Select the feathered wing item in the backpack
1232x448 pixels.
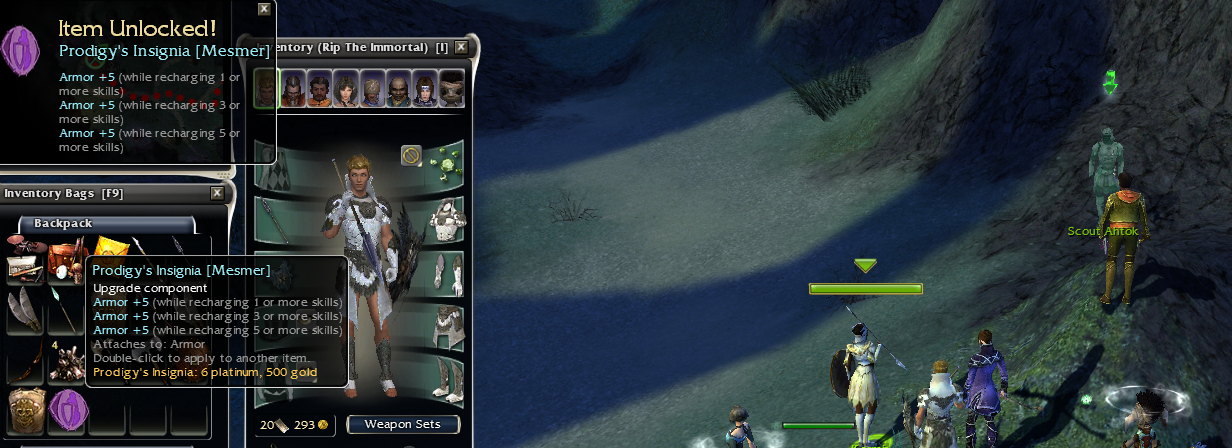pos(24,314)
